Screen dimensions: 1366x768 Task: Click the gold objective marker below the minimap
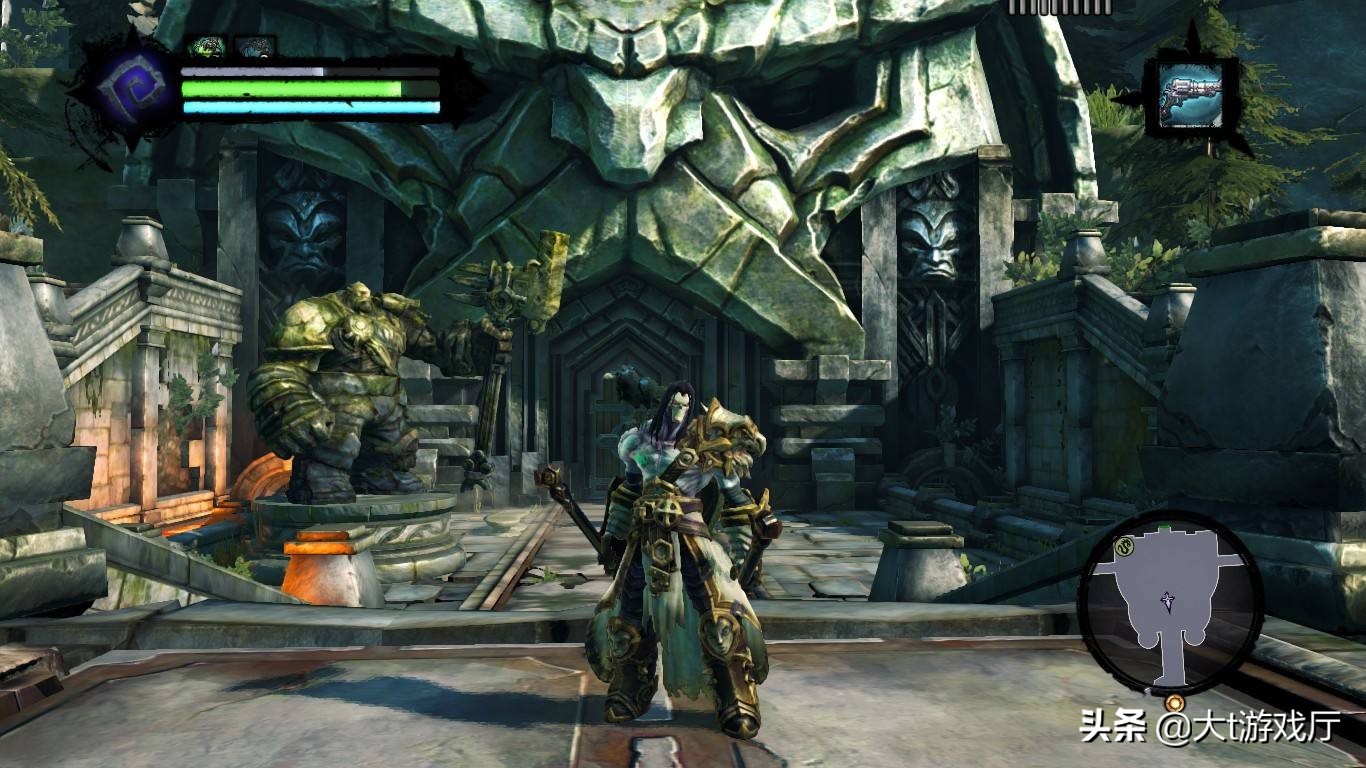[1173, 704]
